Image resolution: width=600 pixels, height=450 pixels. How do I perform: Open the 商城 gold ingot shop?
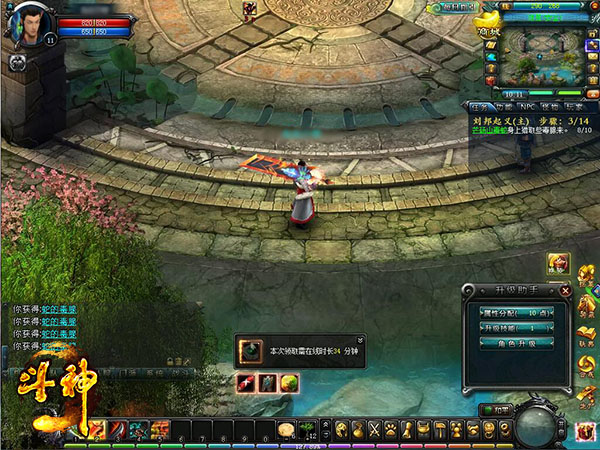(x=492, y=24)
